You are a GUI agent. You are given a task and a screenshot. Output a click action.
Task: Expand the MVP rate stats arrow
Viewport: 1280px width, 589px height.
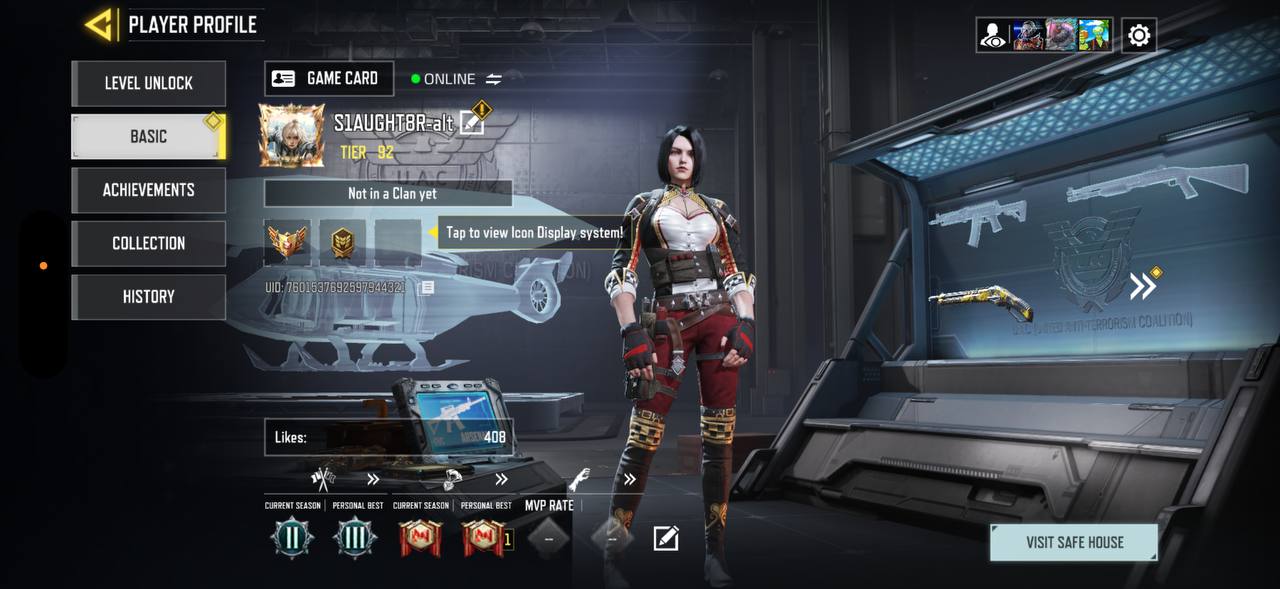click(630, 480)
